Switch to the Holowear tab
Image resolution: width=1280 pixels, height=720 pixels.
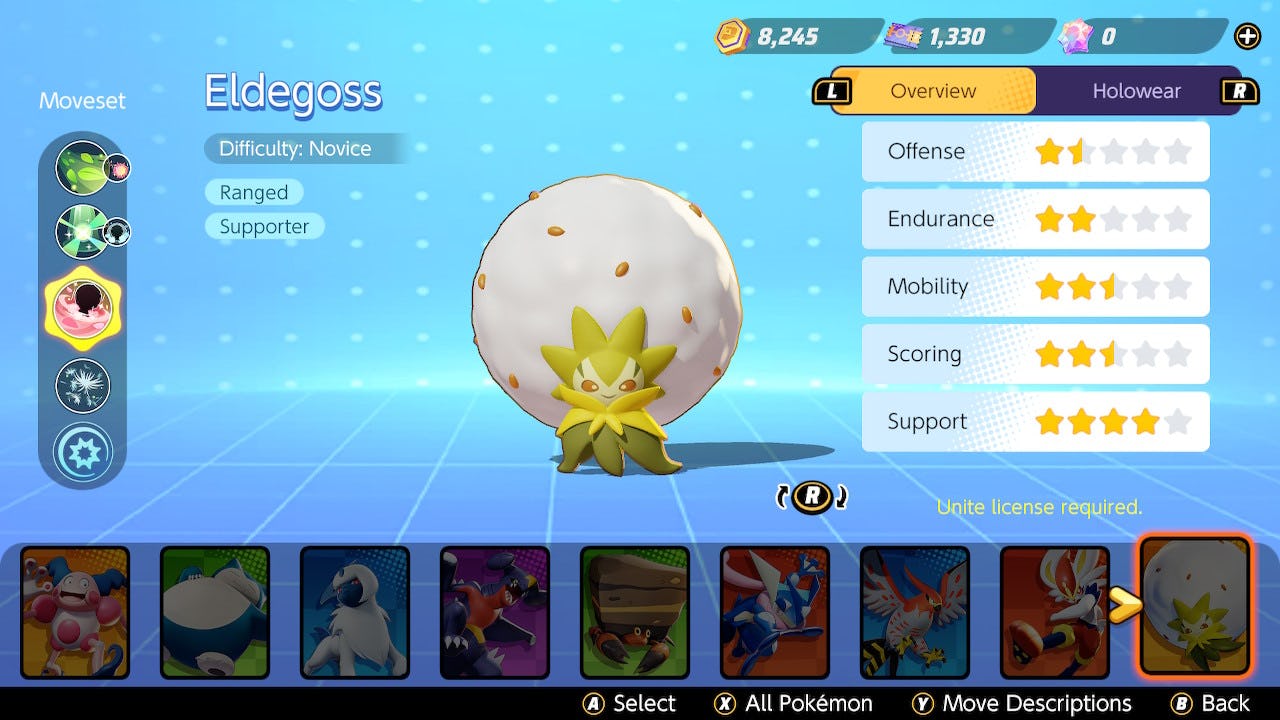click(1136, 91)
